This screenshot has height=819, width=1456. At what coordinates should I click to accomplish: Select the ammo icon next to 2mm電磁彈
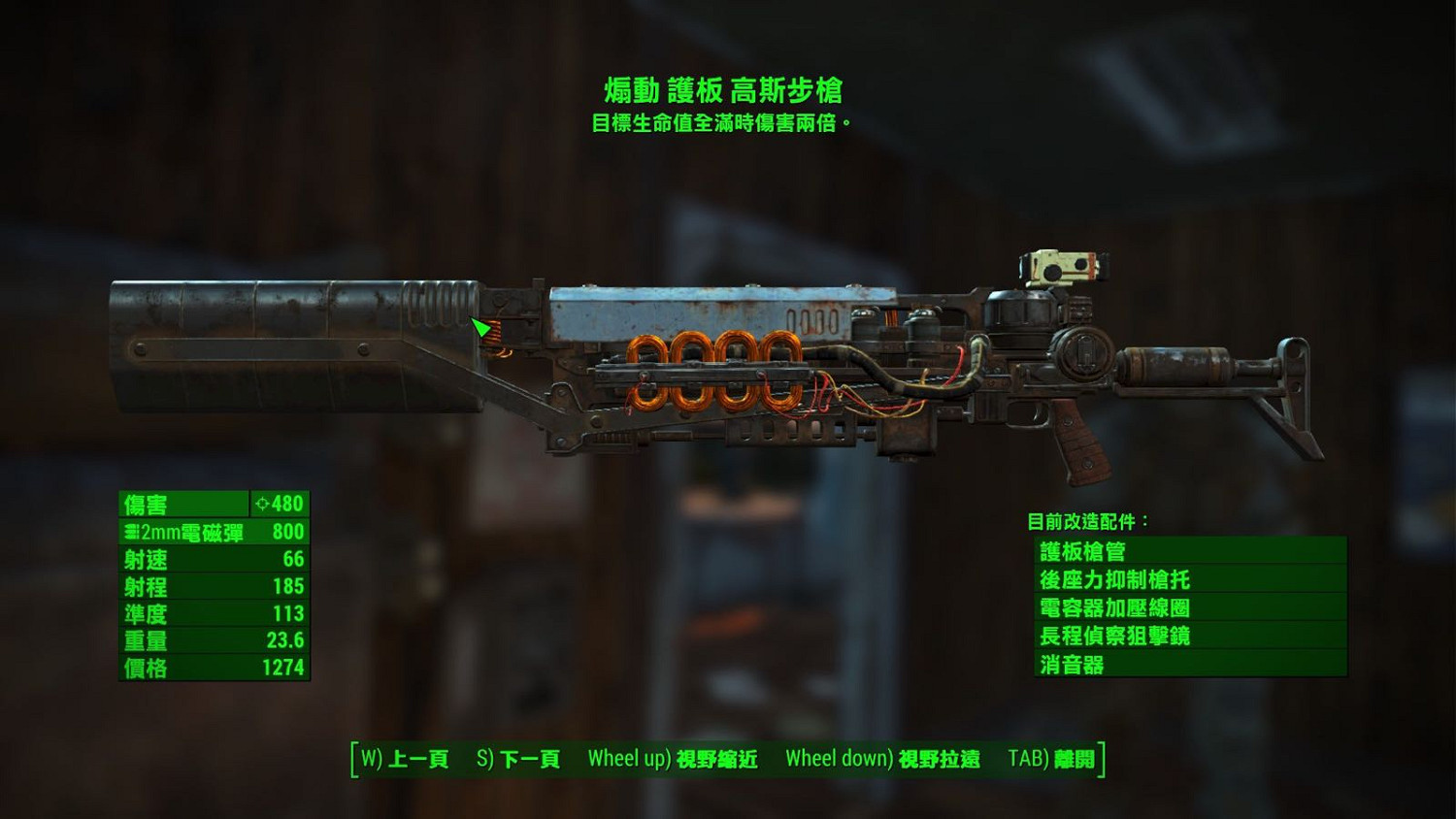pyautogui.click(x=129, y=532)
